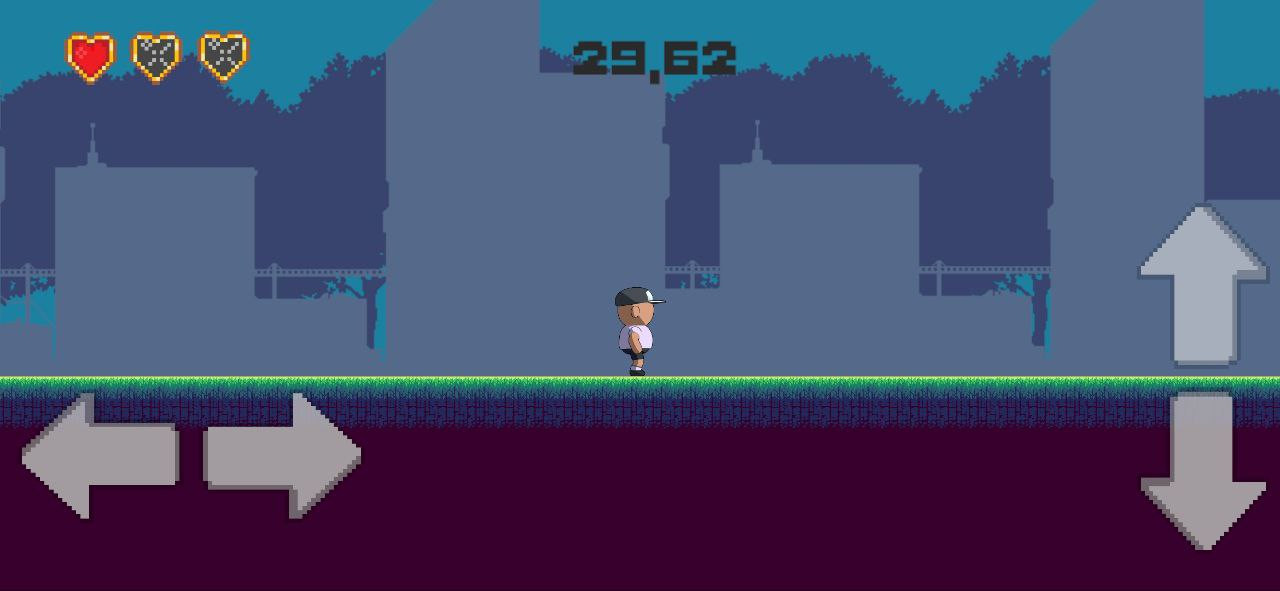Tap the down arrow crouch button
The height and width of the screenshot is (591, 1280).
[x=1203, y=471]
